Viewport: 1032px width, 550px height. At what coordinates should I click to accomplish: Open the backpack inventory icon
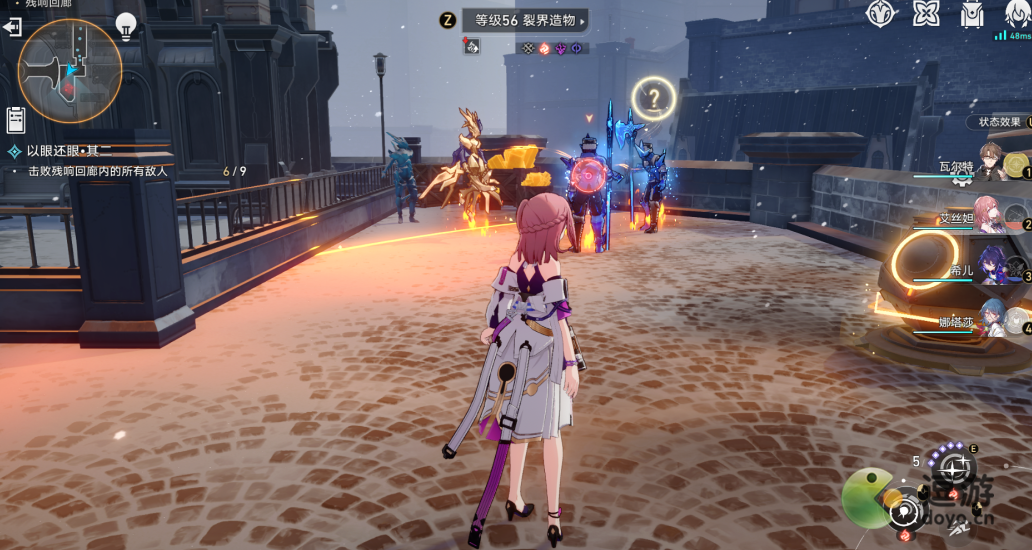coord(971,14)
